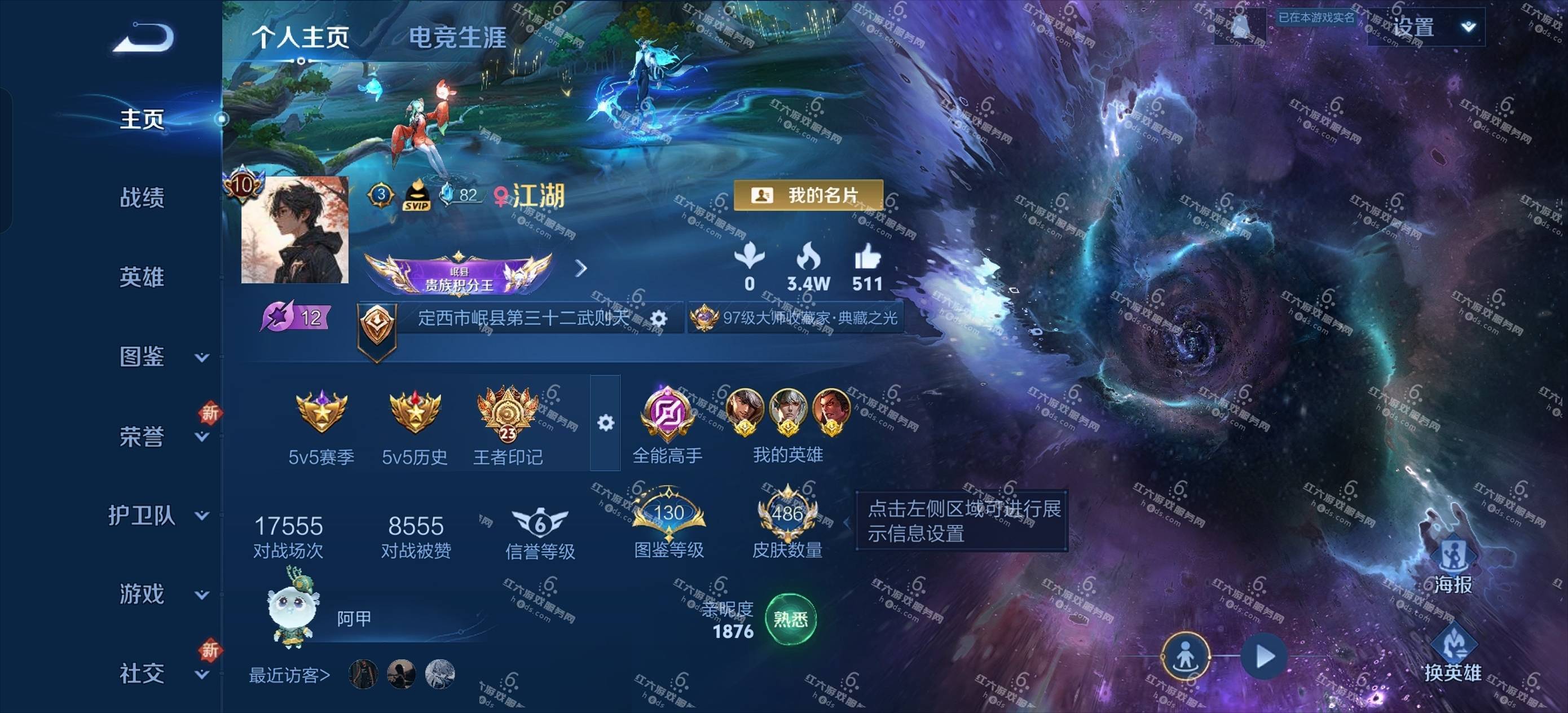Open the 97级大师收藏家·典藏之光 collection badge
This screenshot has height=713, width=1568.
[x=798, y=318]
